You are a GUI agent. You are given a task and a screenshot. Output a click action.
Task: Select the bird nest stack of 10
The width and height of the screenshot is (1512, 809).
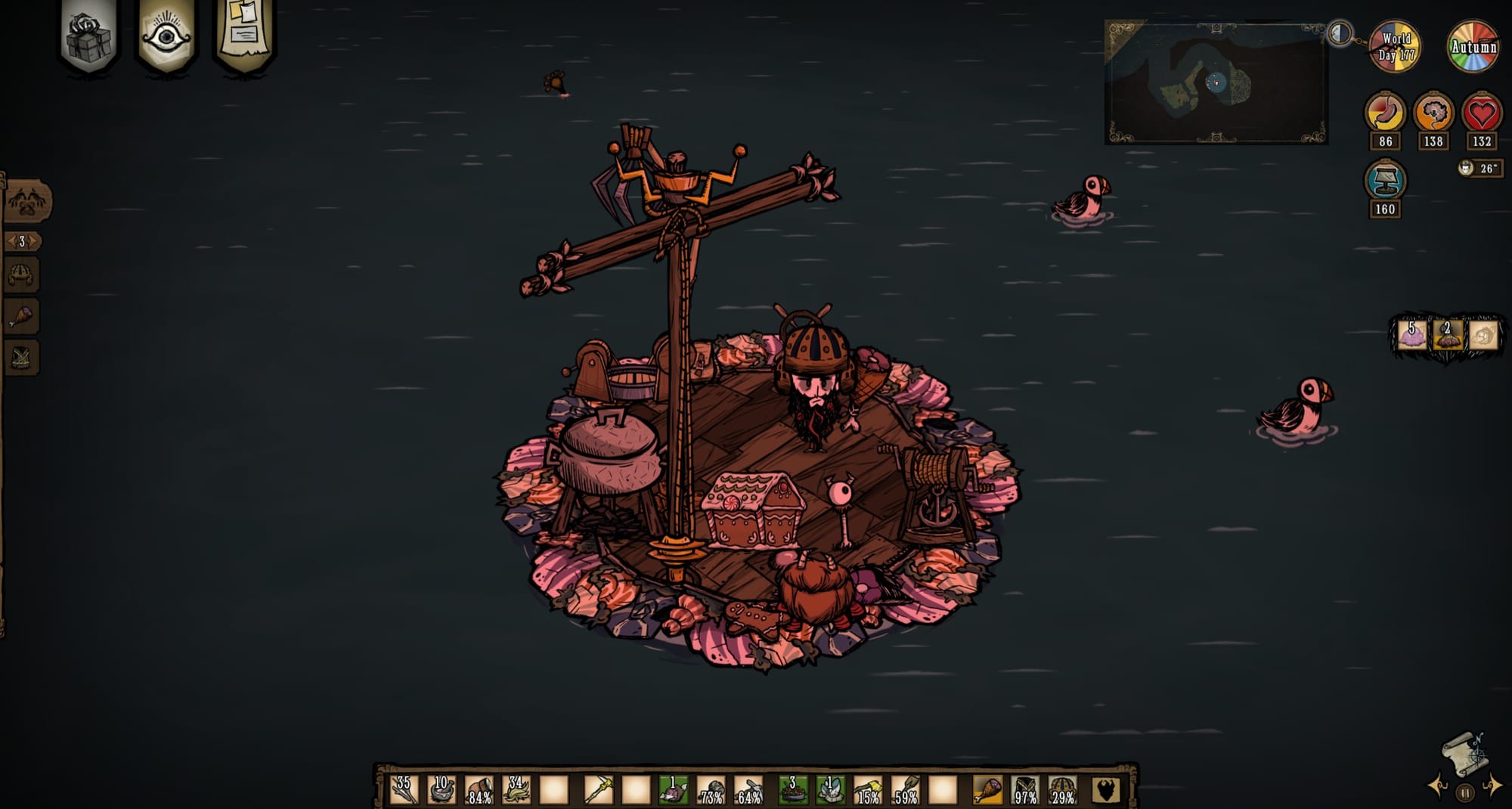442,789
